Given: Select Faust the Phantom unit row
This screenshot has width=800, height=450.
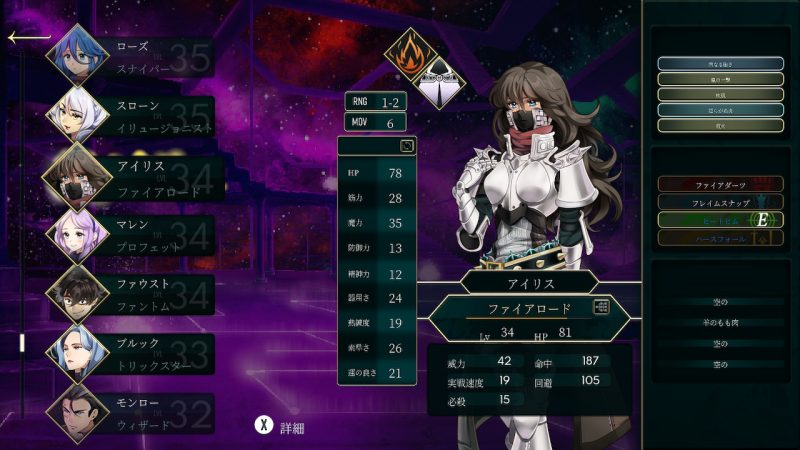Looking at the screenshot, I should coord(130,293).
